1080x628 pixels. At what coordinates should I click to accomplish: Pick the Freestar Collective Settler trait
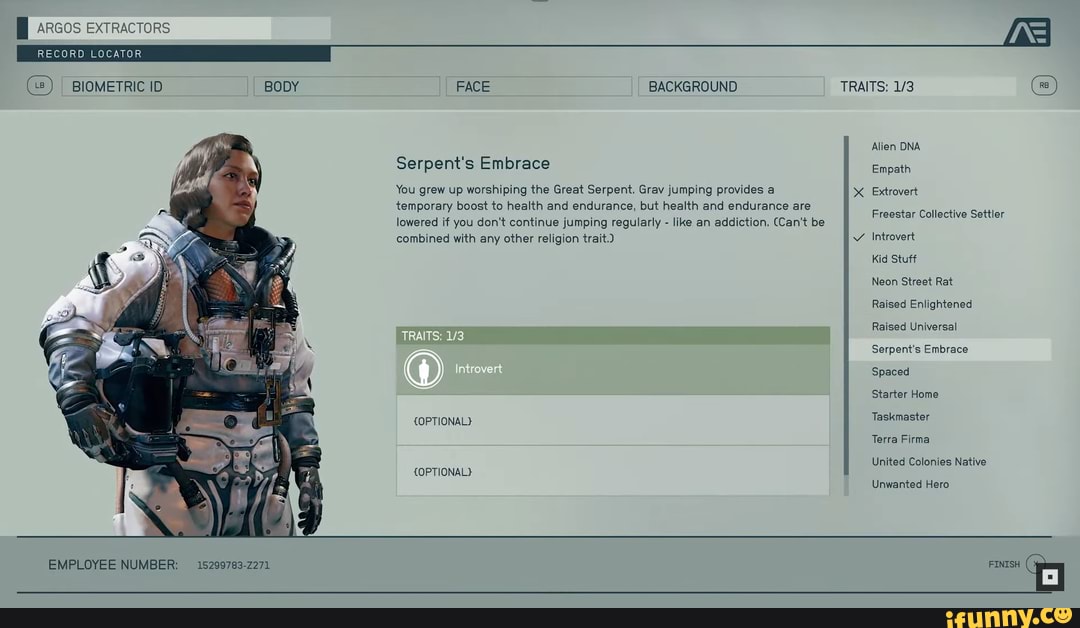point(938,214)
